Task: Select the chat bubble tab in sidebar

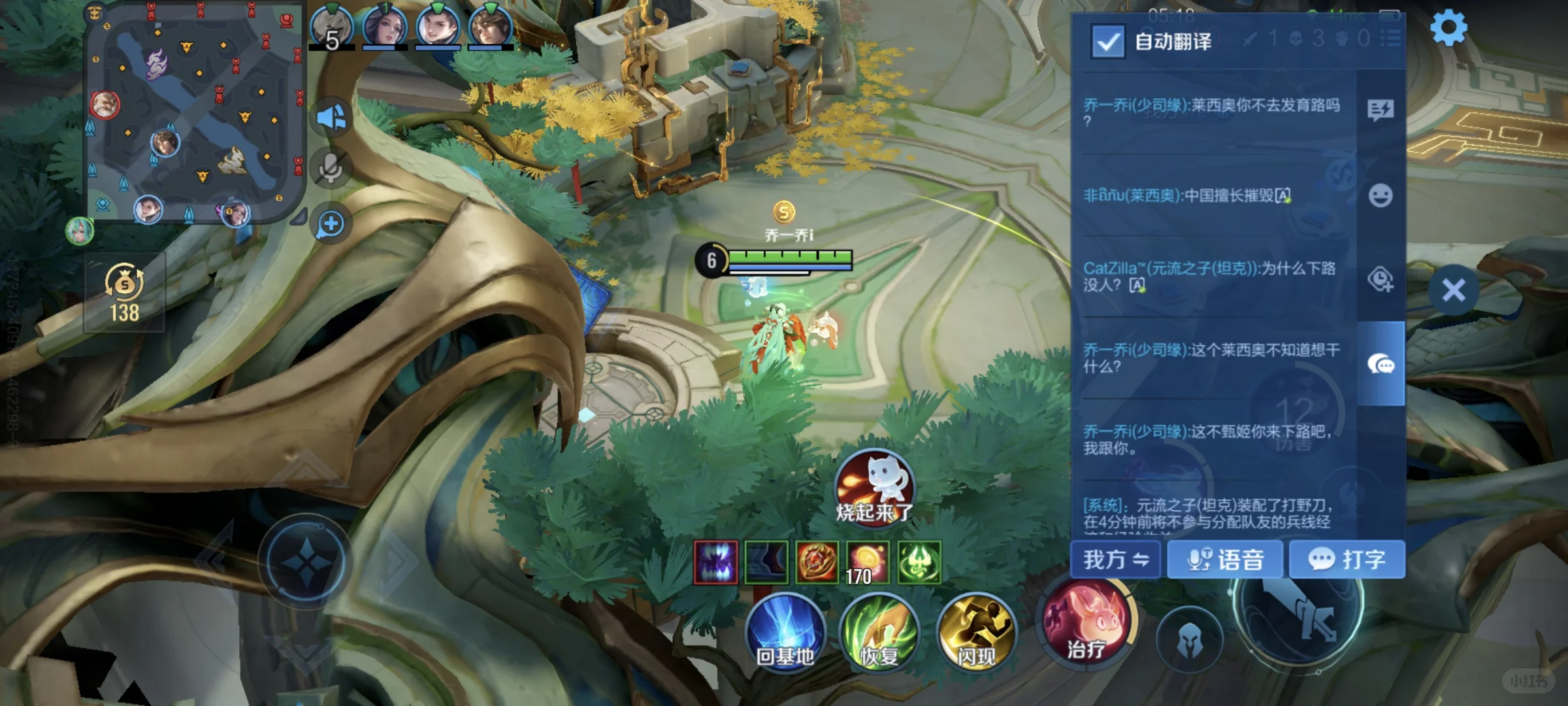Action: click(1380, 363)
